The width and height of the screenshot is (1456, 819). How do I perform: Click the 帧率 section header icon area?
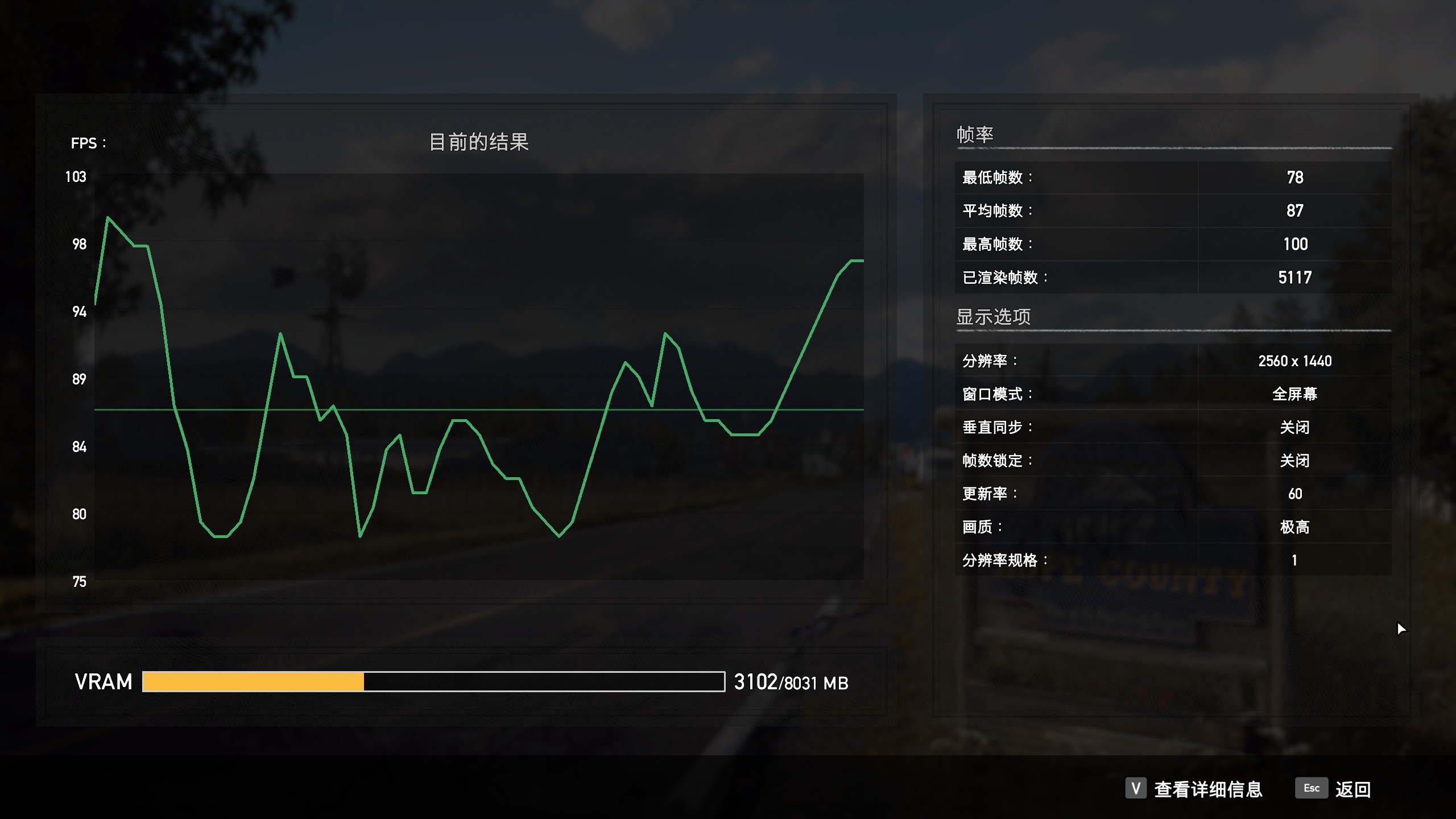976,135
